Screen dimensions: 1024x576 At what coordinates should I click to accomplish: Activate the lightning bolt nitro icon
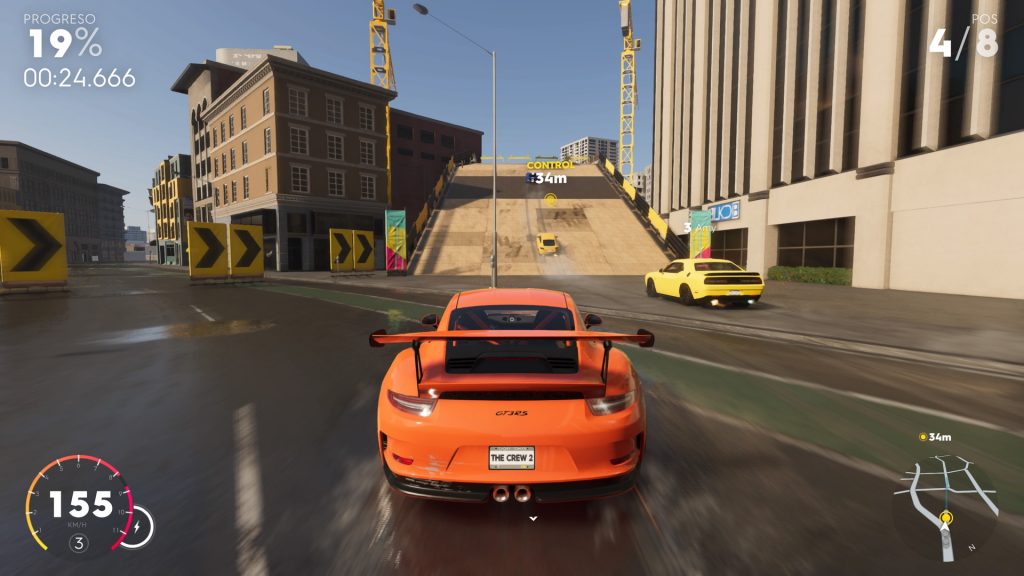tap(136, 524)
